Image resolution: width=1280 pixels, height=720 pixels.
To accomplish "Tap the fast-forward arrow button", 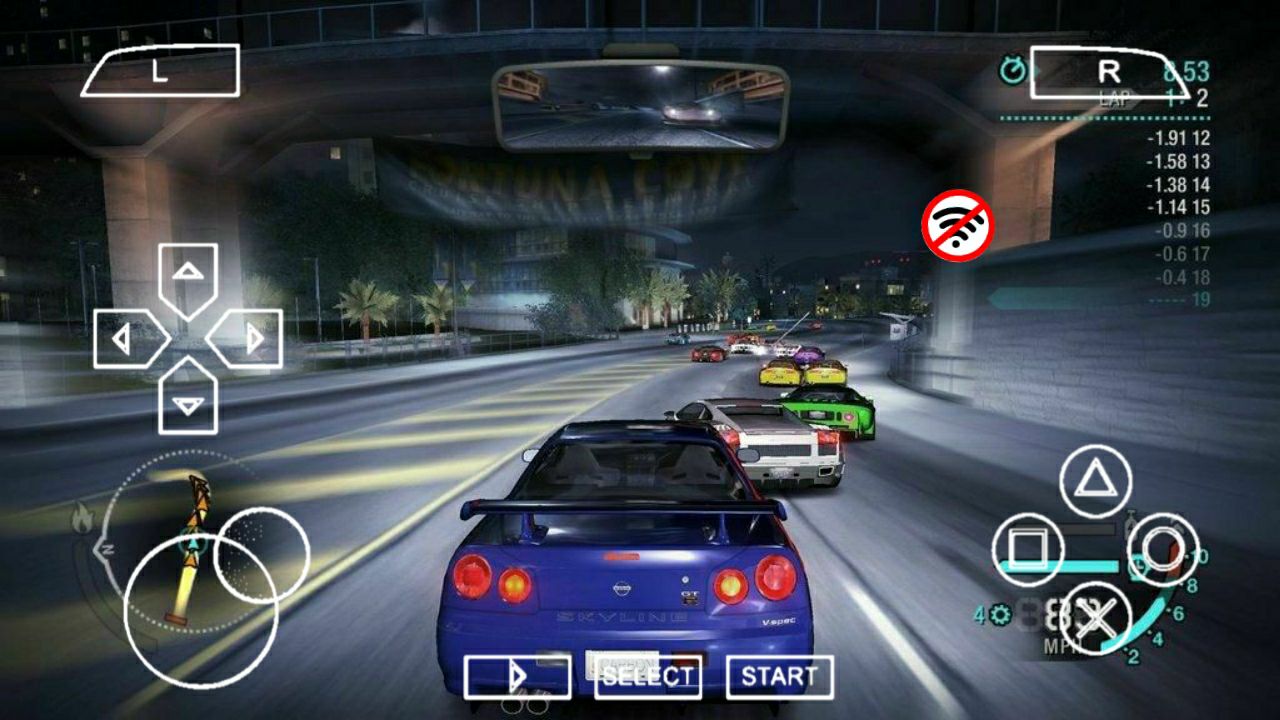I will (518, 676).
